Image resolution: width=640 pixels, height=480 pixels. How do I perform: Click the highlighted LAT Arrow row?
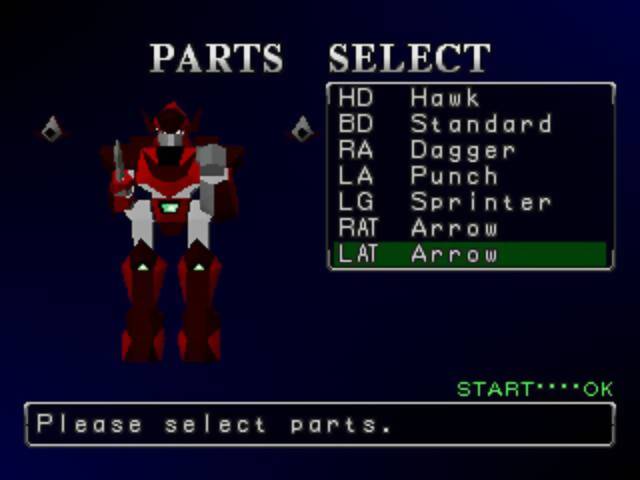click(470, 254)
